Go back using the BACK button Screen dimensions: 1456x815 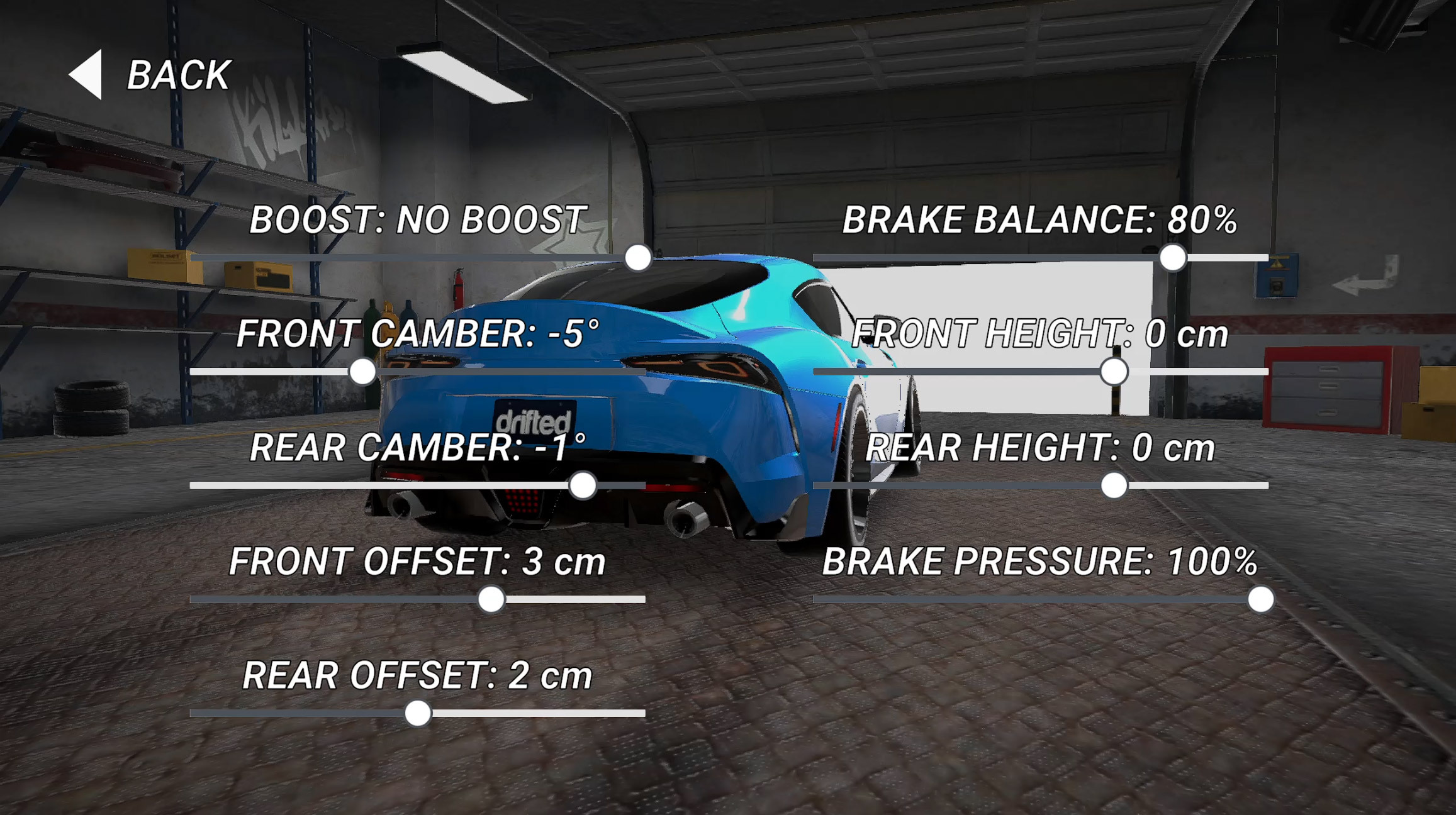tap(151, 75)
